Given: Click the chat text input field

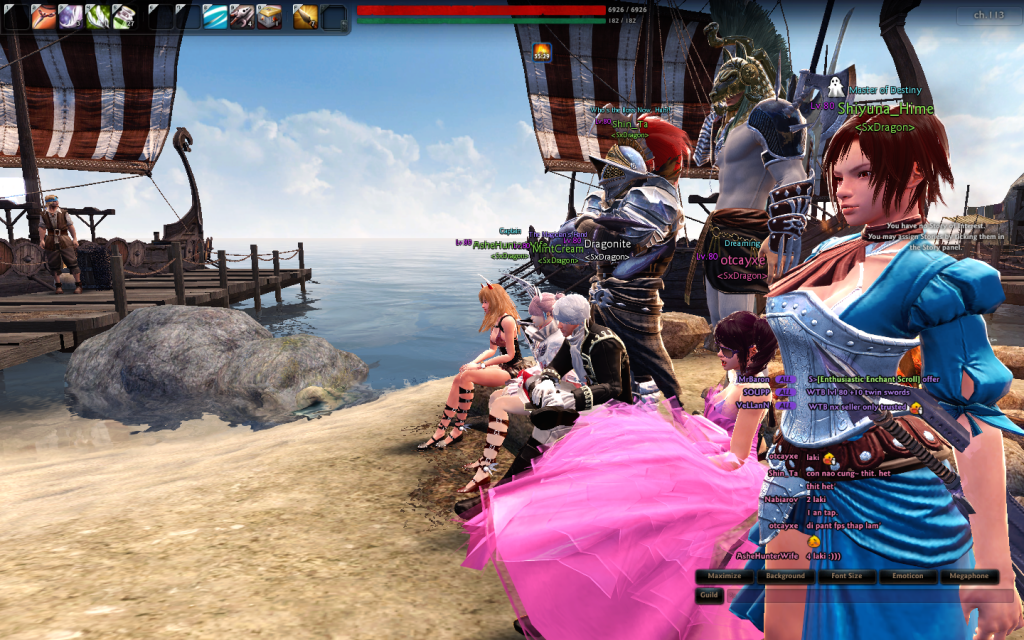Looking at the screenshot, I should pyautogui.click(x=860, y=595).
